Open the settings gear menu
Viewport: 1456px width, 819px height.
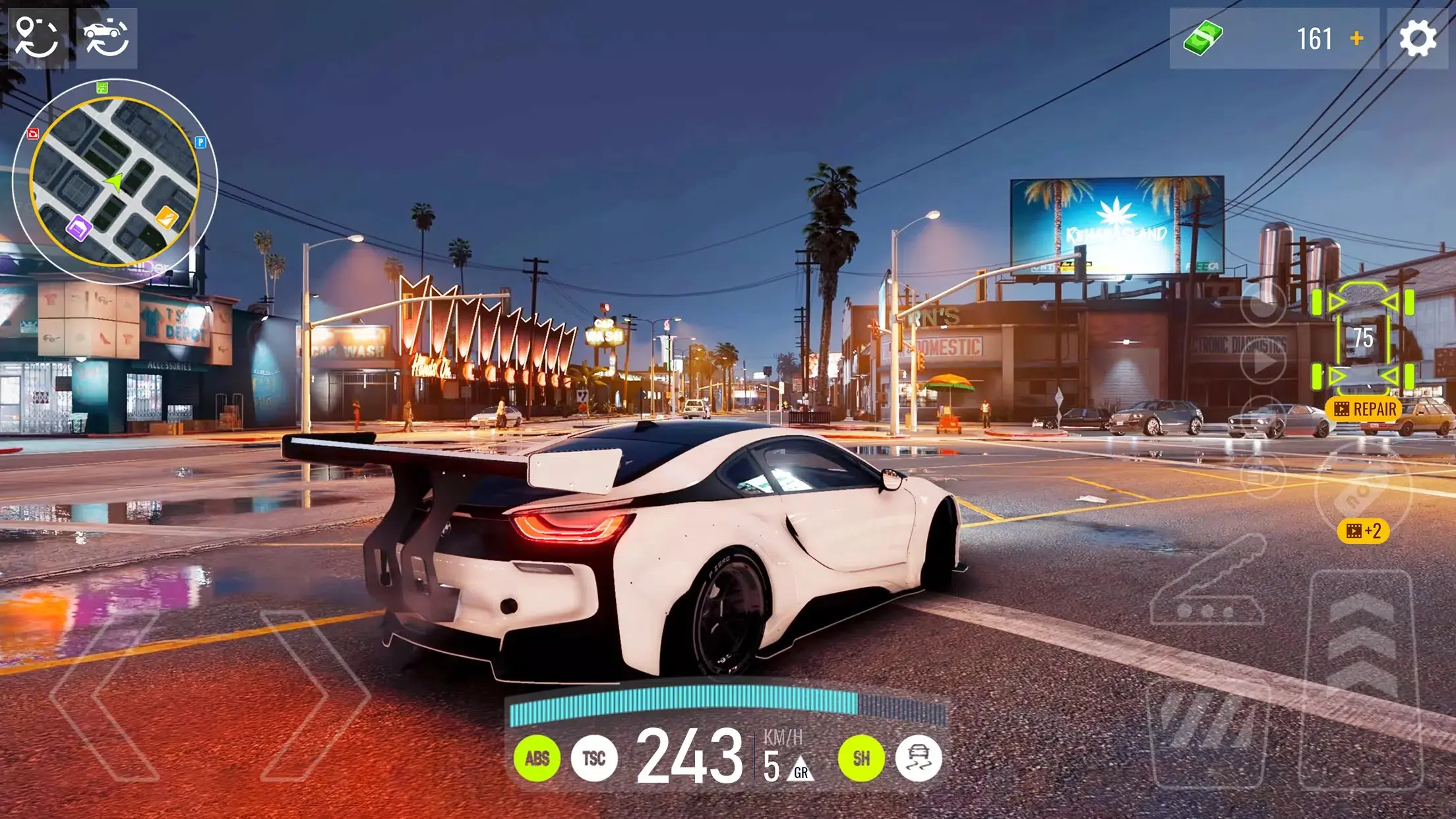tap(1418, 38)
